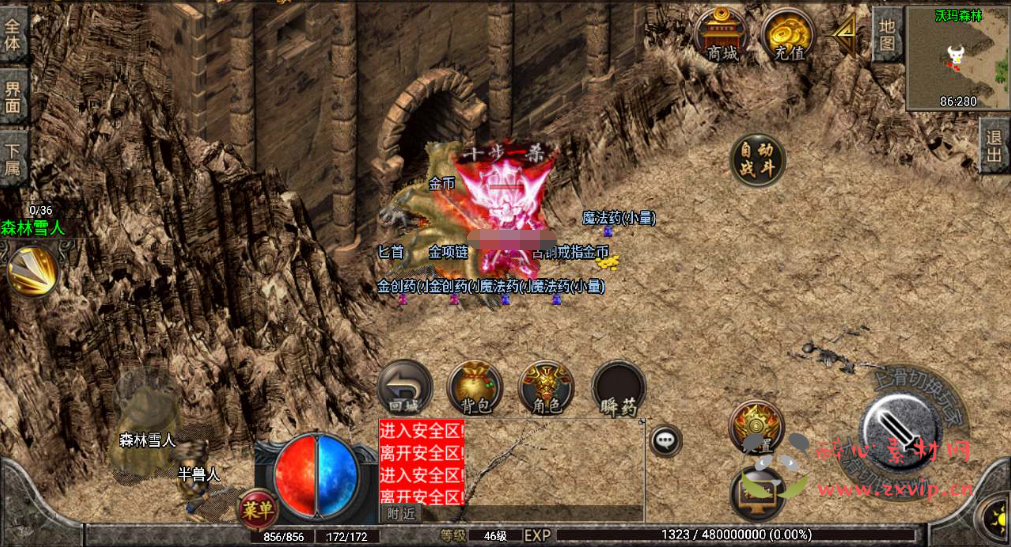Select the 下属 tab
This screenshot has height=547, width=1011.
(13, 156)
